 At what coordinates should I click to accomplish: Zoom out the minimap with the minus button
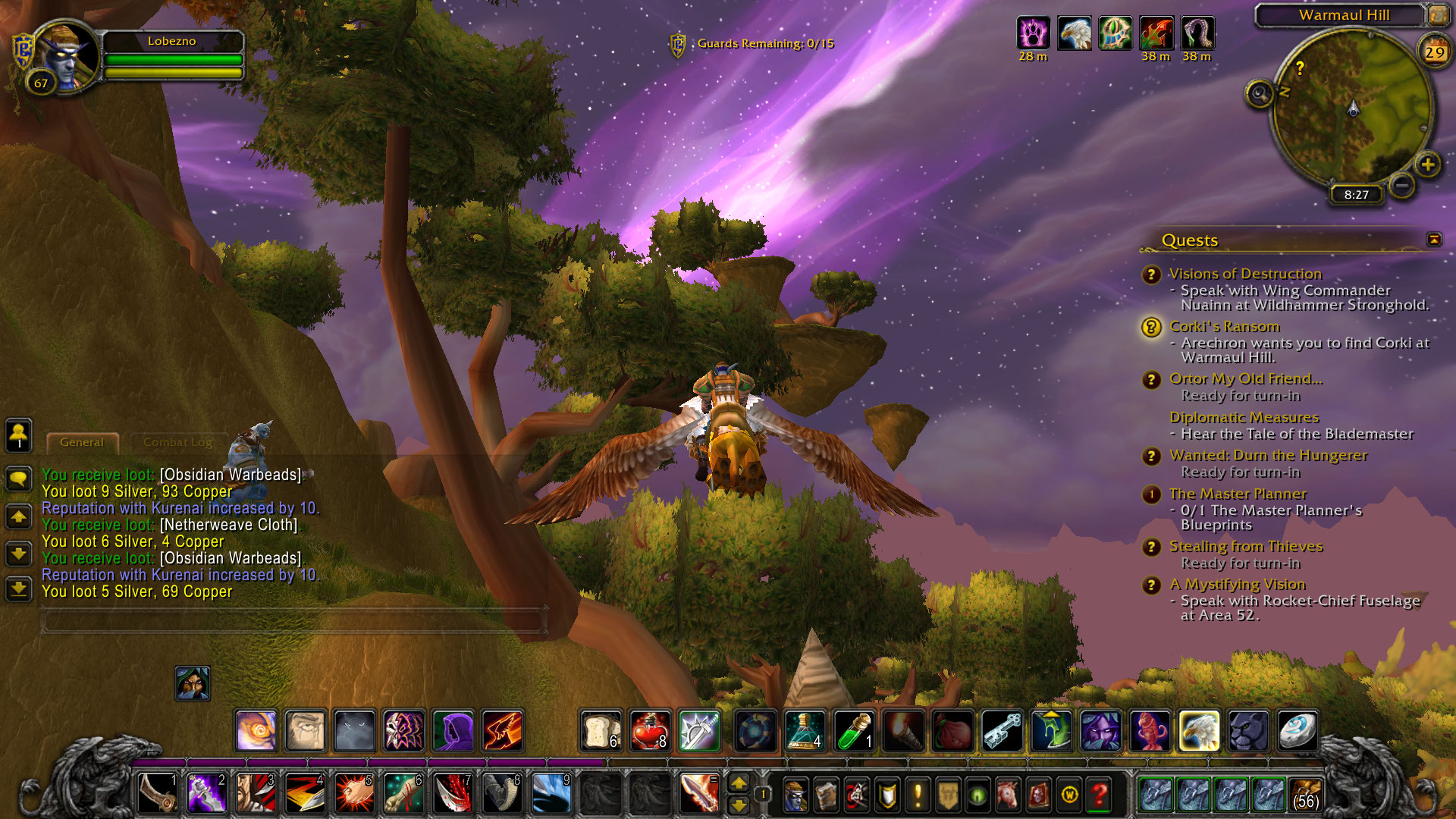pyautogui.click(x=1402, y=184)
